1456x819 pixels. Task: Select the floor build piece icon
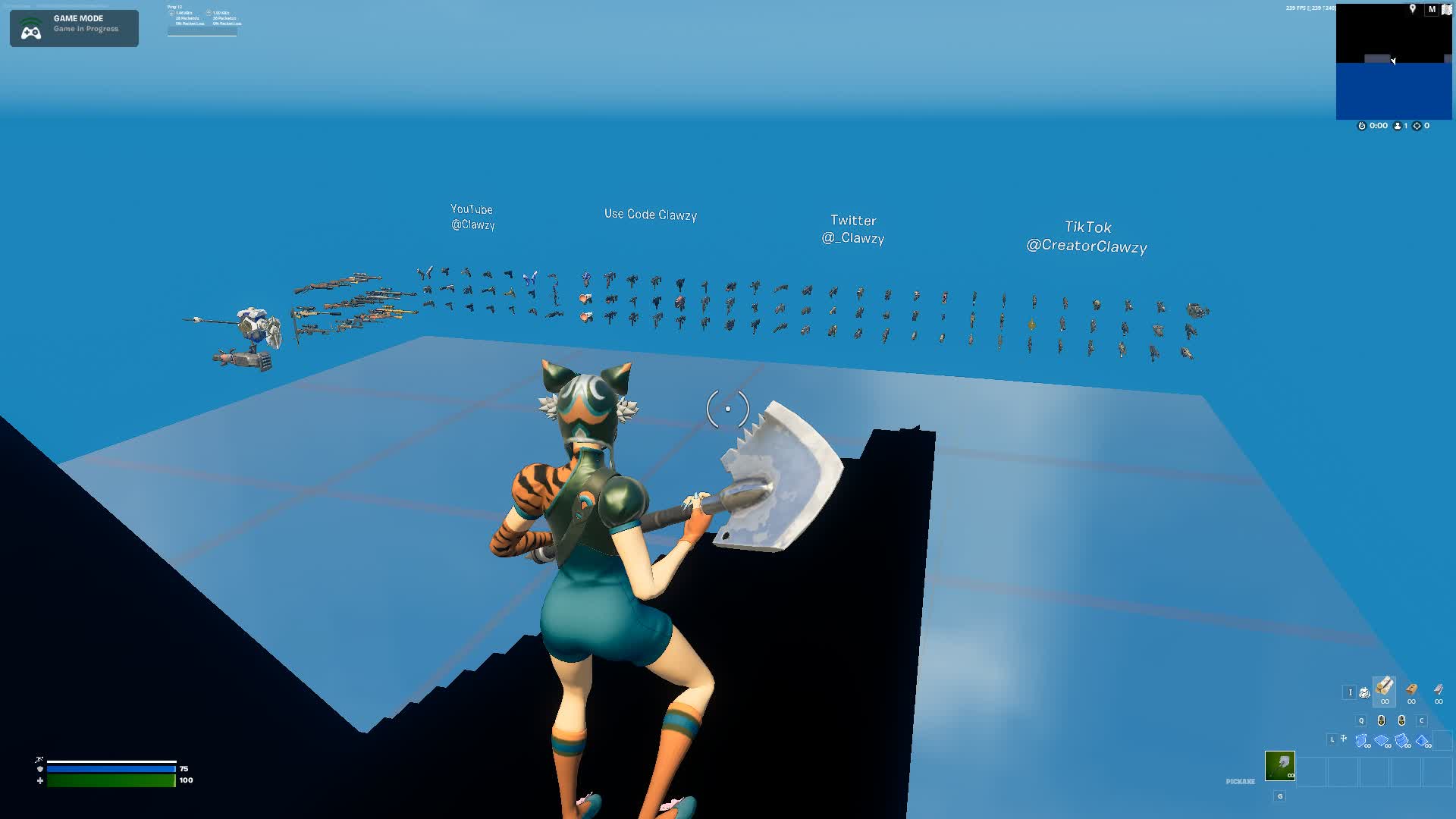1379,741
